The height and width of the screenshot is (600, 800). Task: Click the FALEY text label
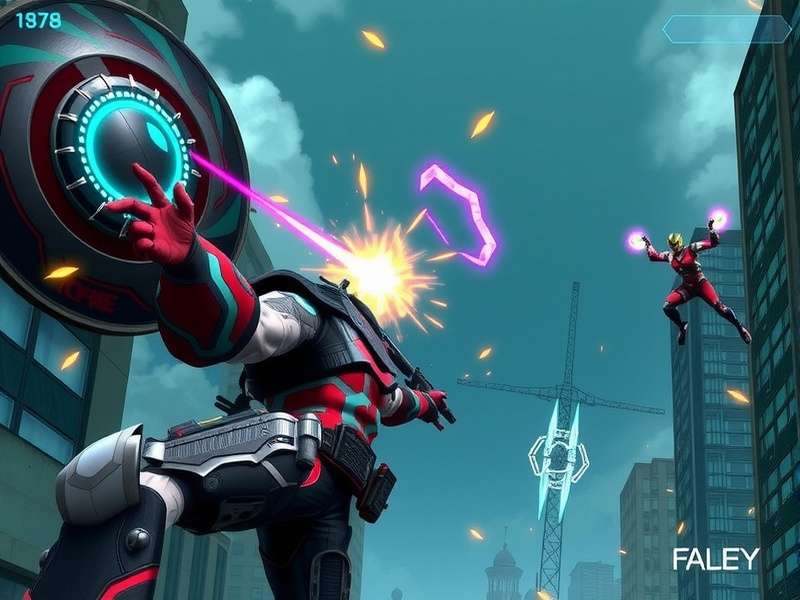[715, 559]
